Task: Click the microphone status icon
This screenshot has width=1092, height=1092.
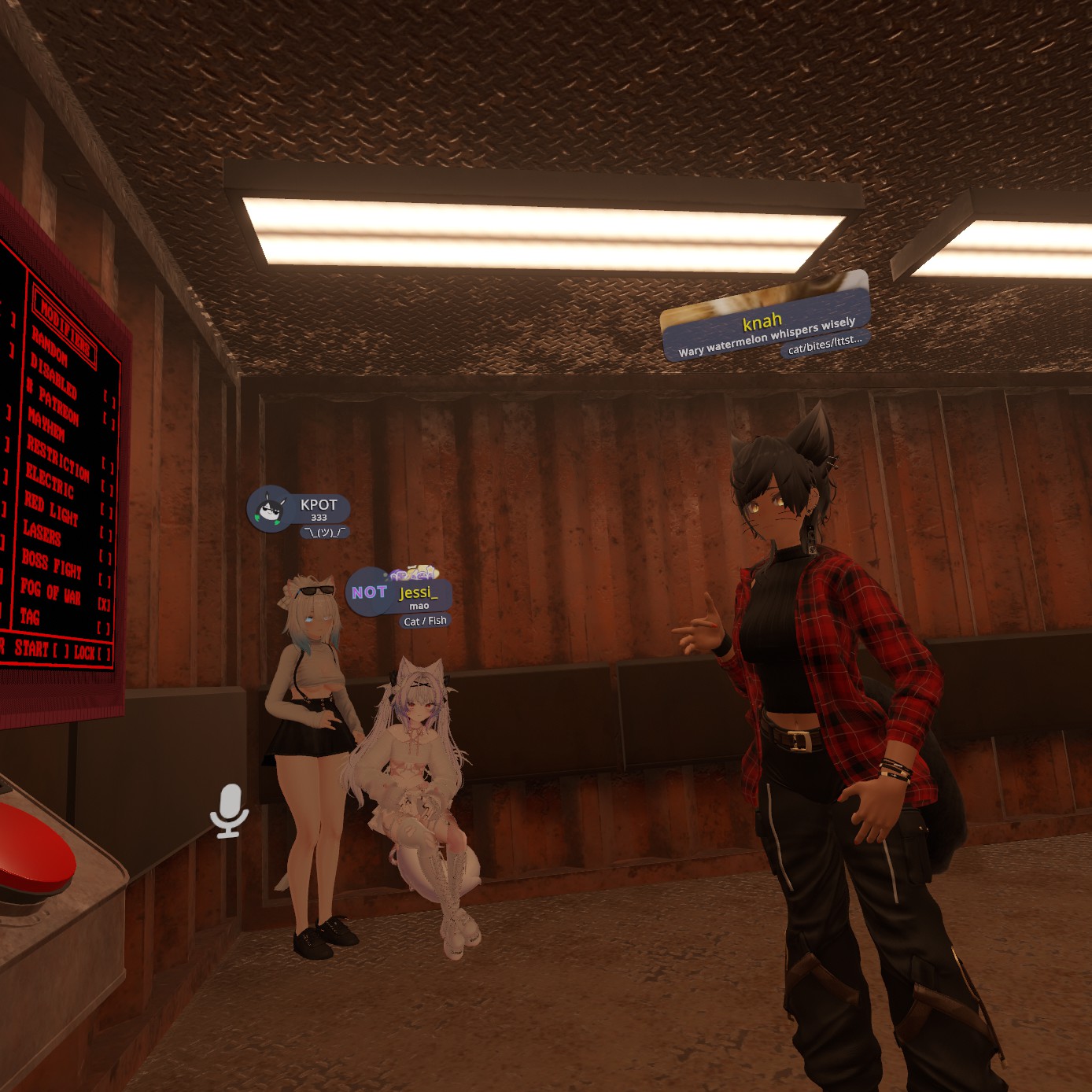Action: (229, 810)
